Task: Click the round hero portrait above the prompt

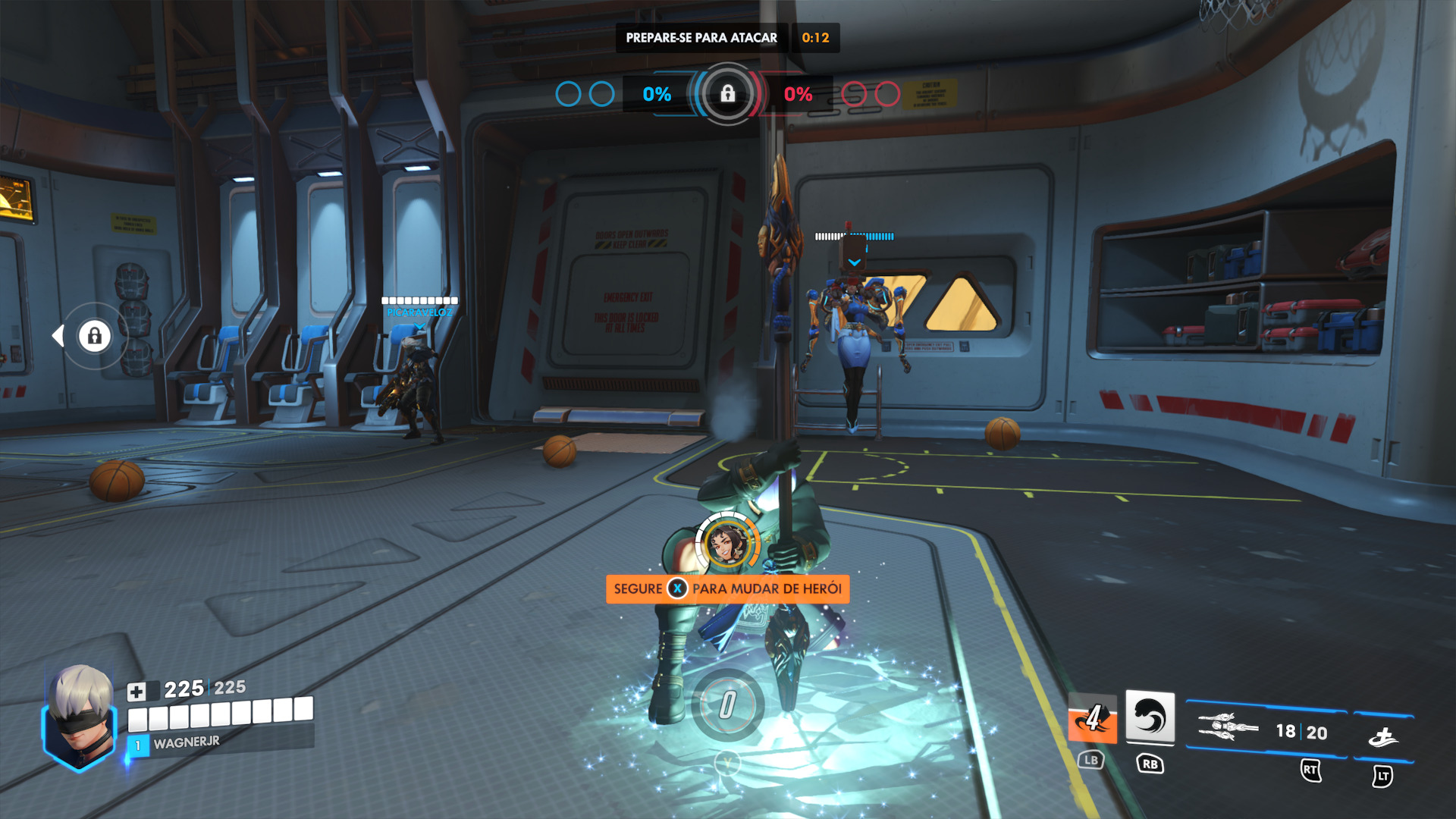Action: [x=727, y=542]
